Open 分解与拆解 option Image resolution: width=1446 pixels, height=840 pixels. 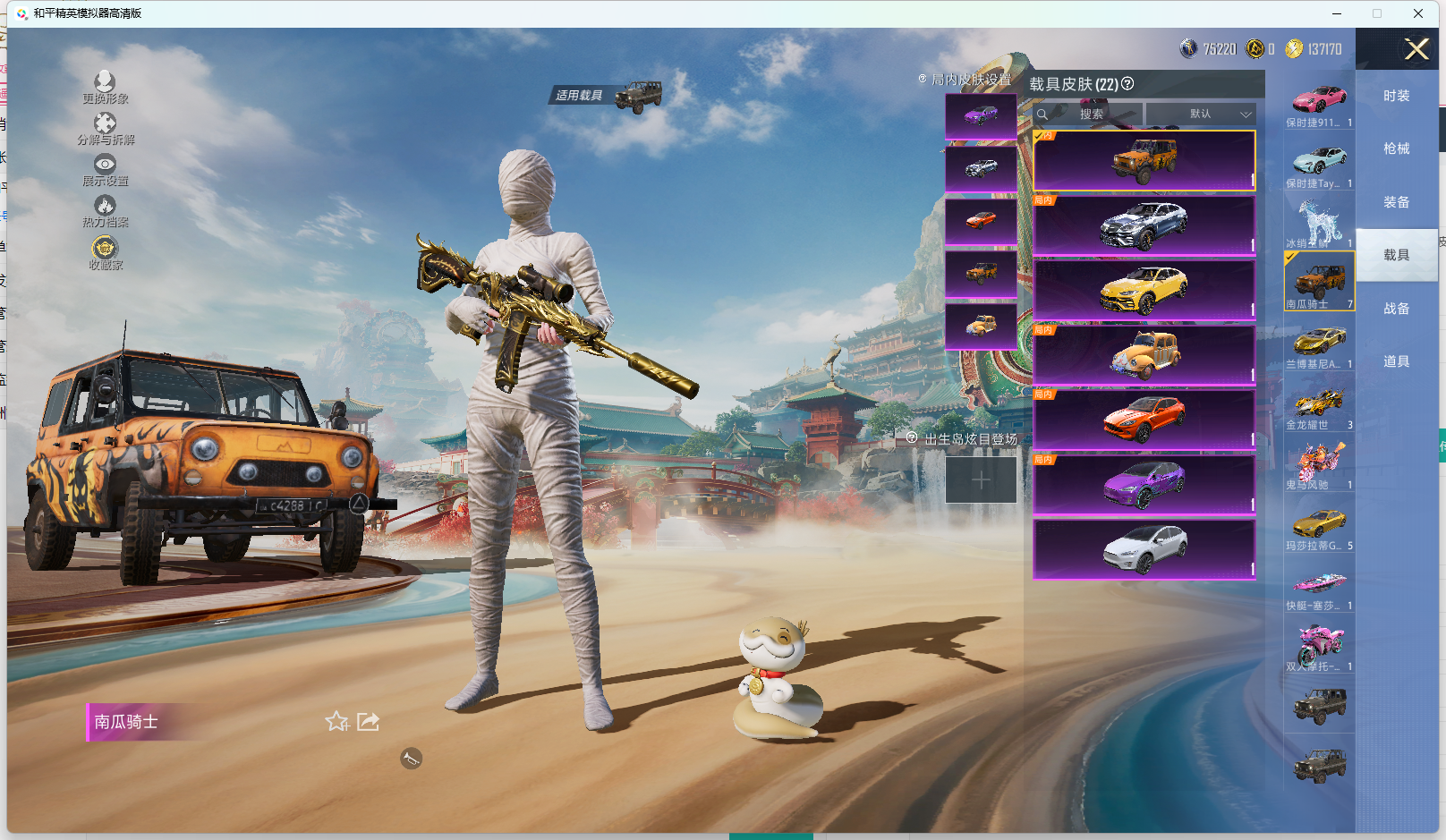click(105, 124)
